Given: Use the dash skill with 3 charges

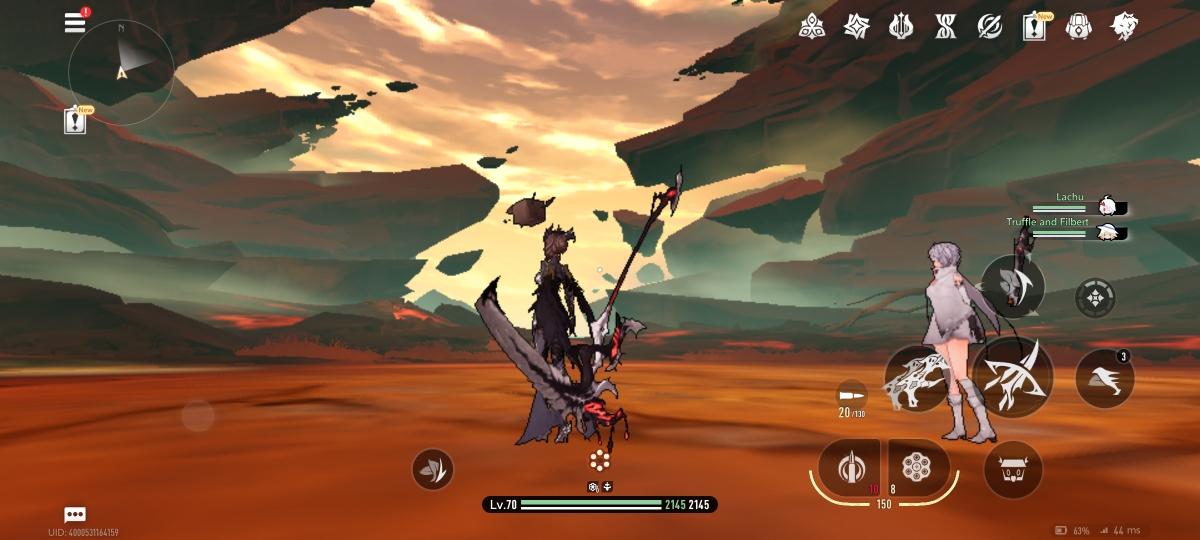Looking at the screenshot, I should (x=1104, y=379).
